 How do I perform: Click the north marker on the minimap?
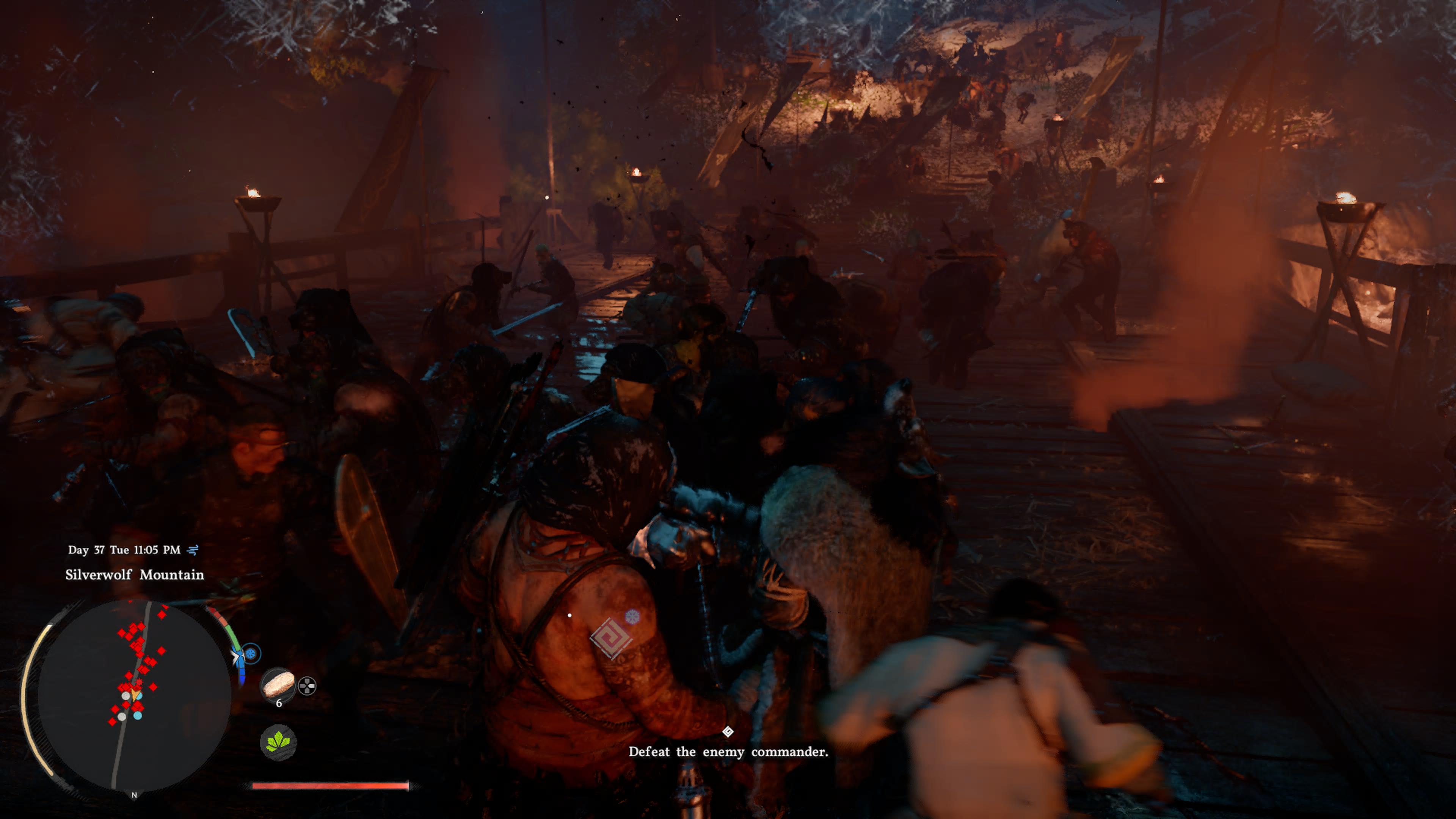click(134, 795)
